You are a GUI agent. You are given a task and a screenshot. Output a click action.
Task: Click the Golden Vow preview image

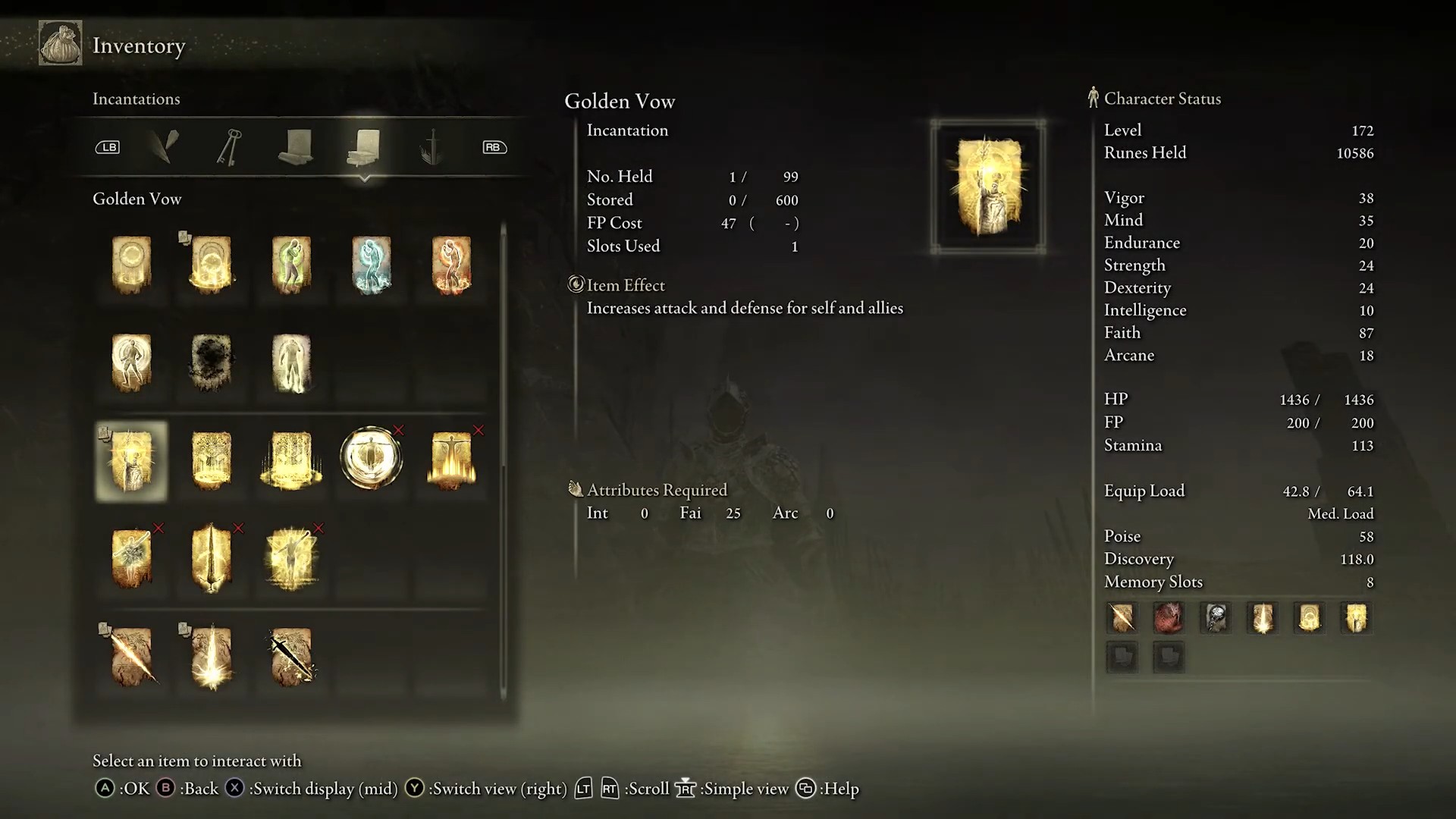988,187
